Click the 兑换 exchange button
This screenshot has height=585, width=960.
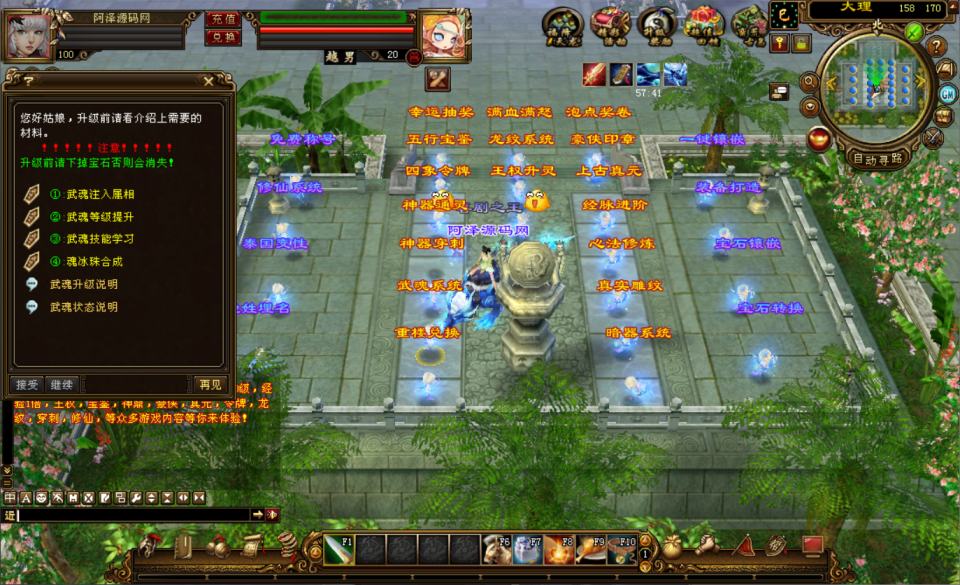coord(221,37)
